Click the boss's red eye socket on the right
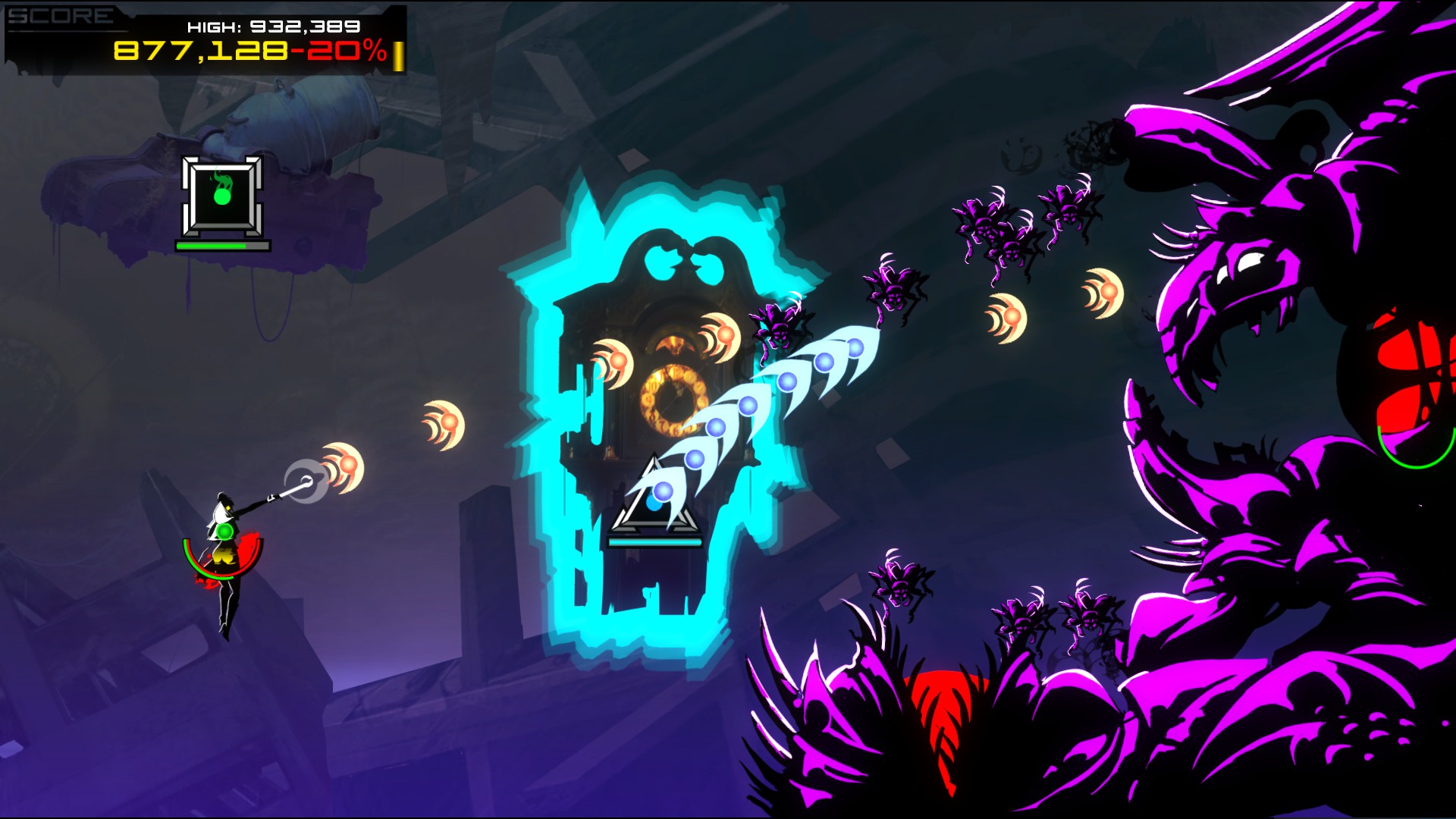The width and height of the screenshot is (1456, 819). tap(1407, 372)
